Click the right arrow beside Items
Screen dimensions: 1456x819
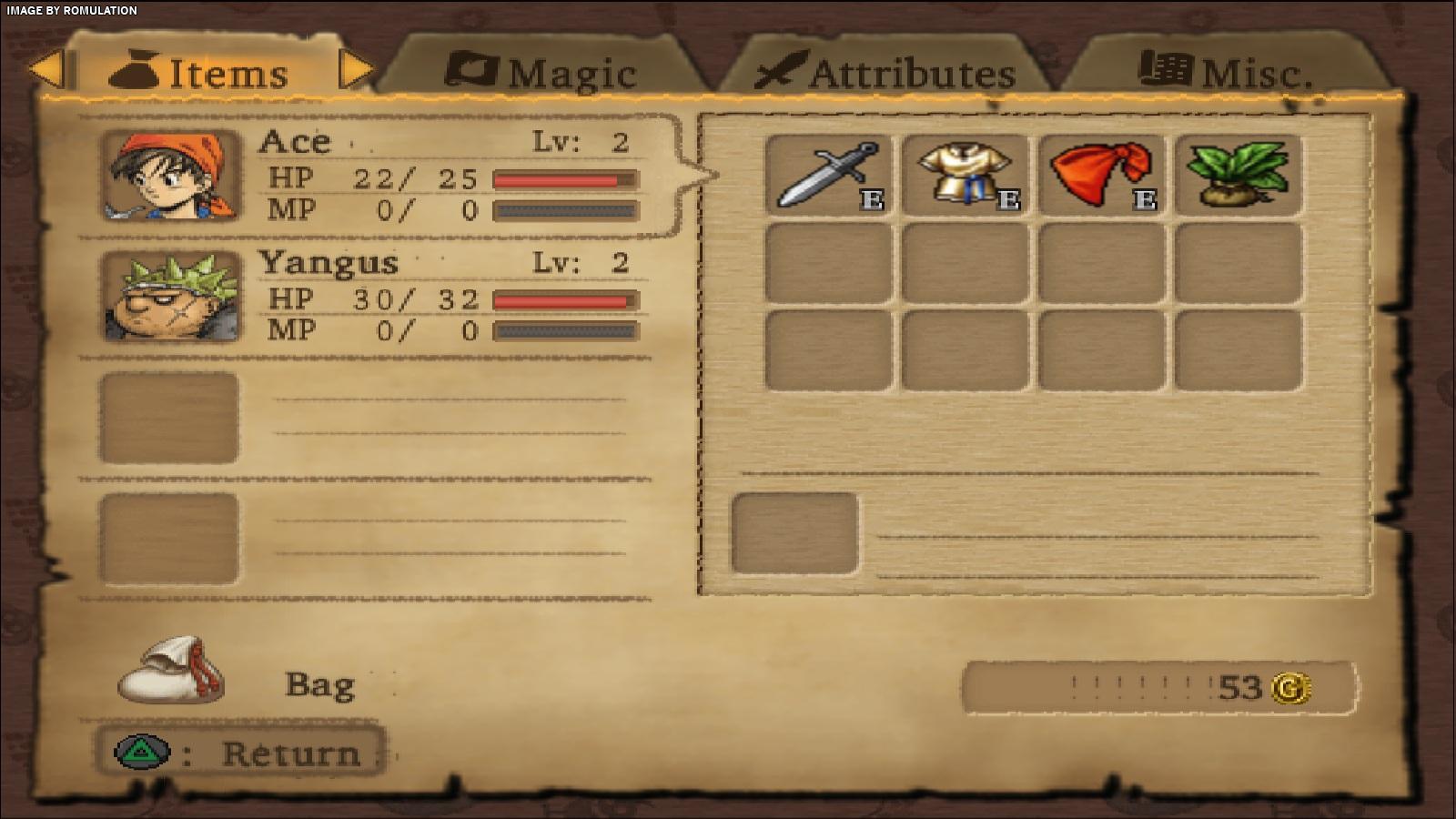(356, 70)
